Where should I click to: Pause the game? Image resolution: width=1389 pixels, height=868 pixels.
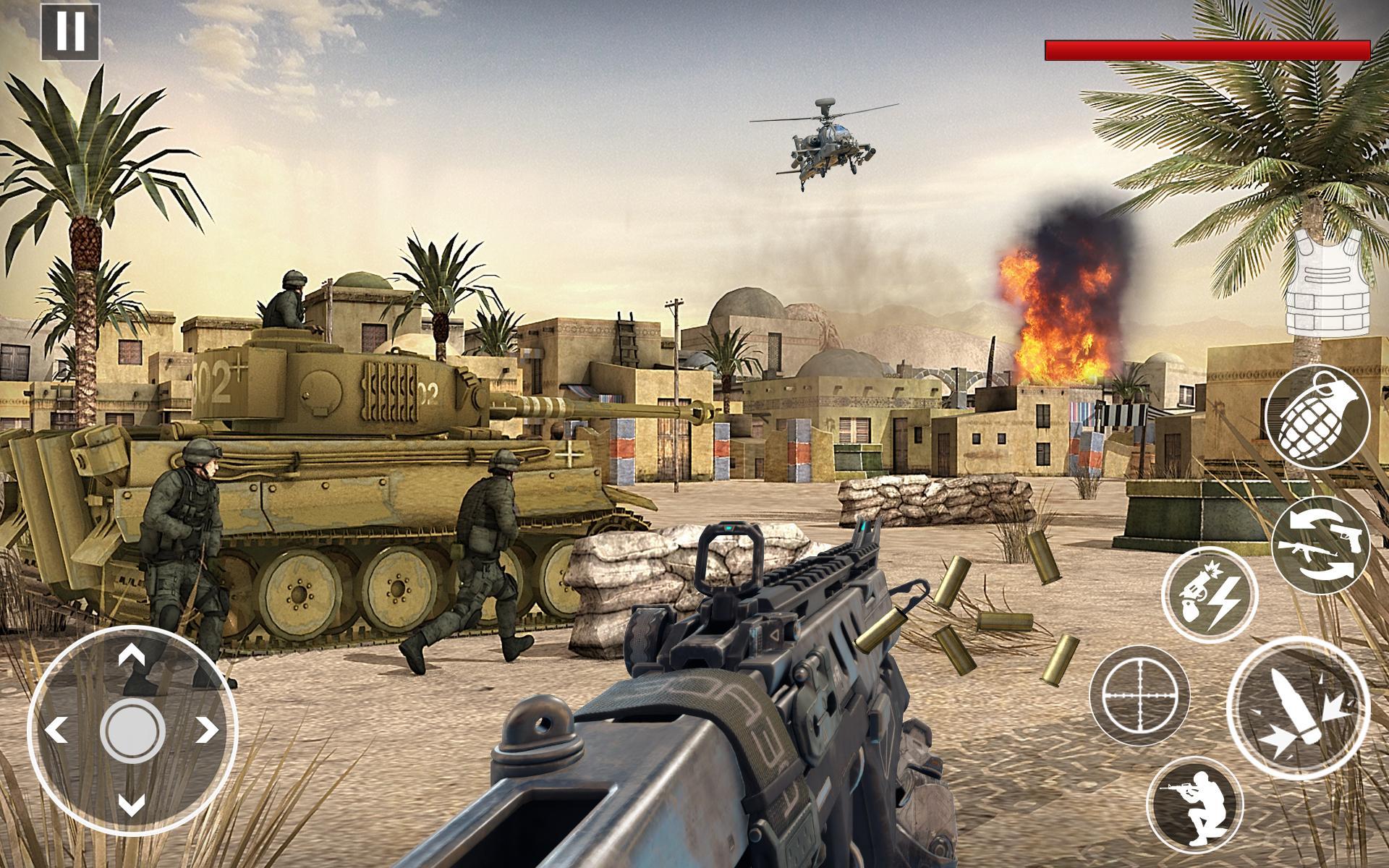[69, 33]
